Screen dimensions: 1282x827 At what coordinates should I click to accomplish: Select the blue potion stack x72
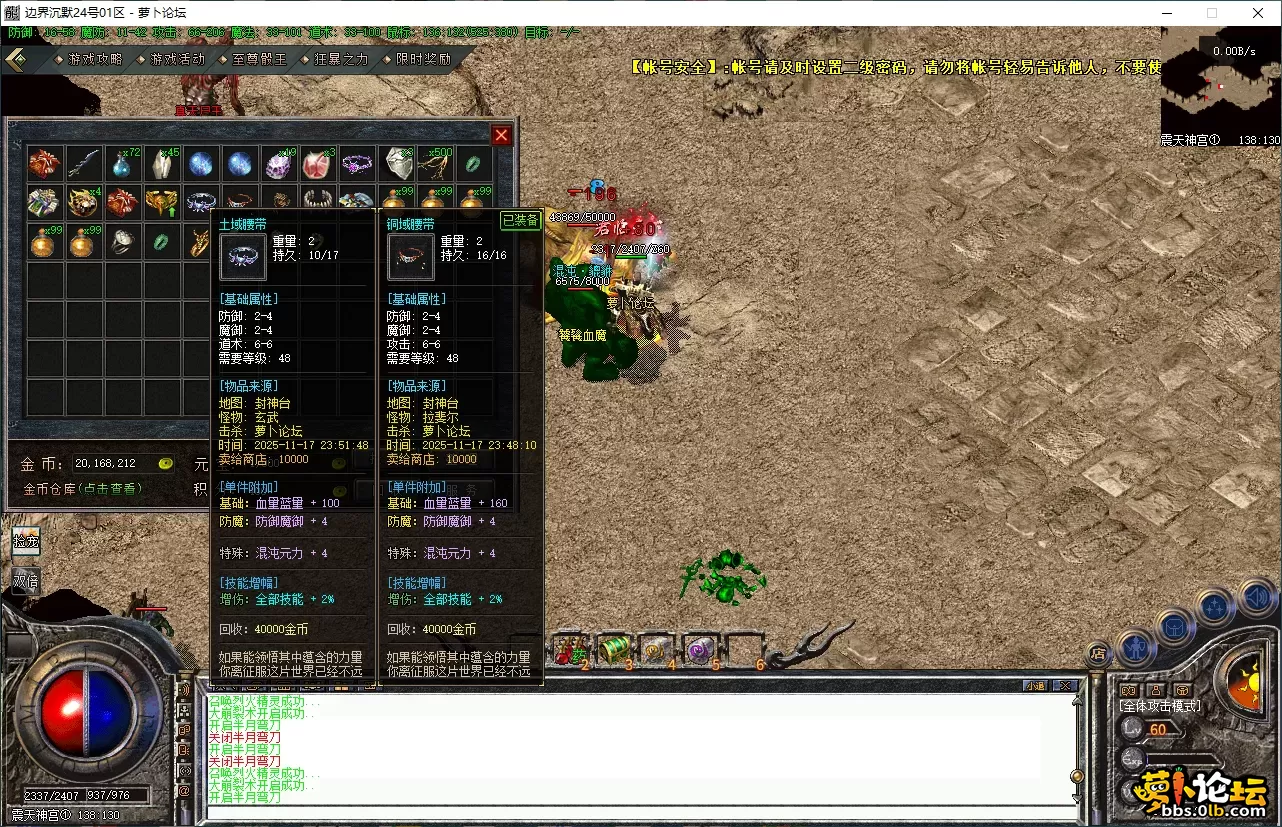[124, 163]
